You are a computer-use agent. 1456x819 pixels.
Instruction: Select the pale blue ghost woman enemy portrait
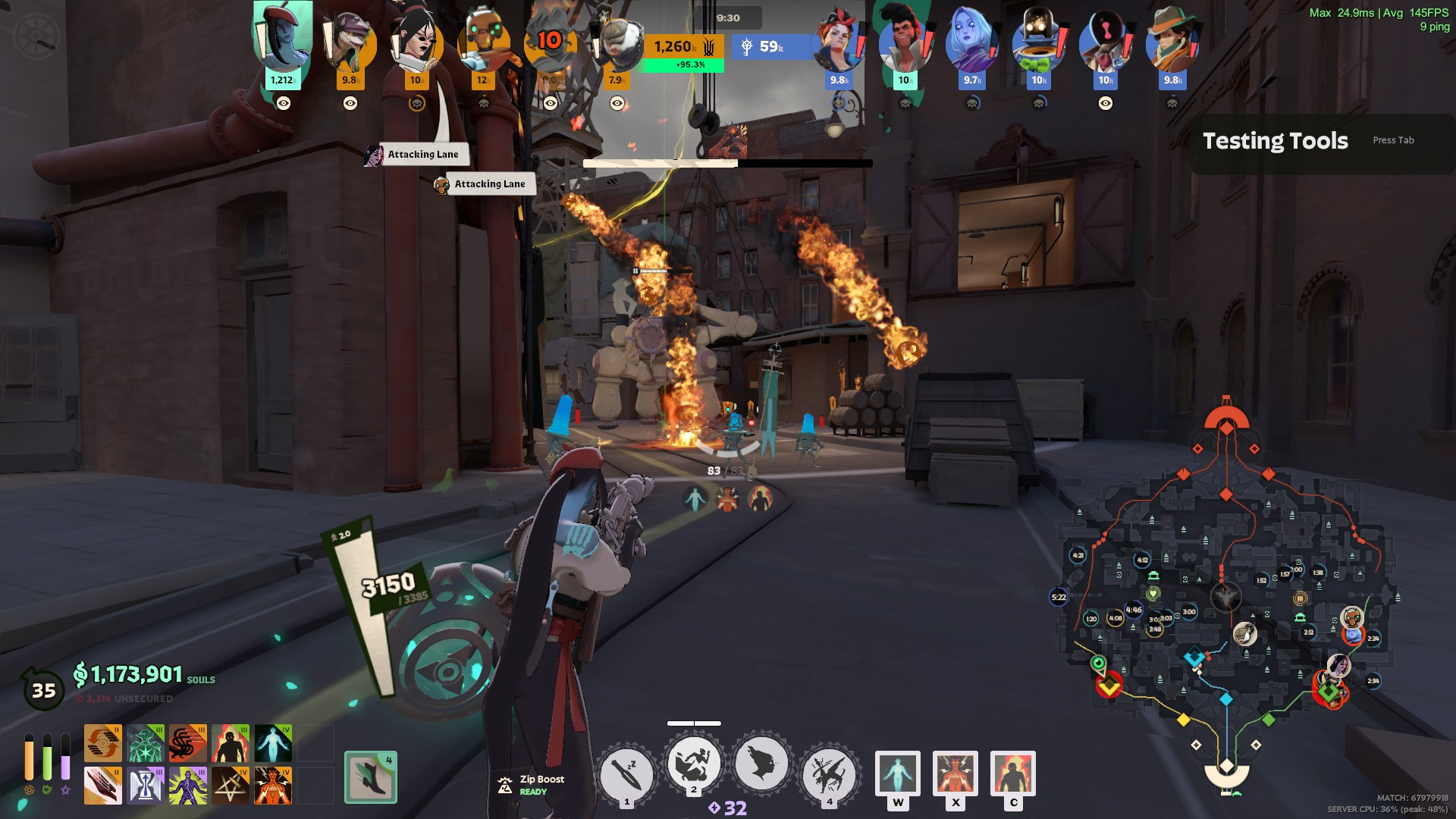click(x=971, y=42)
